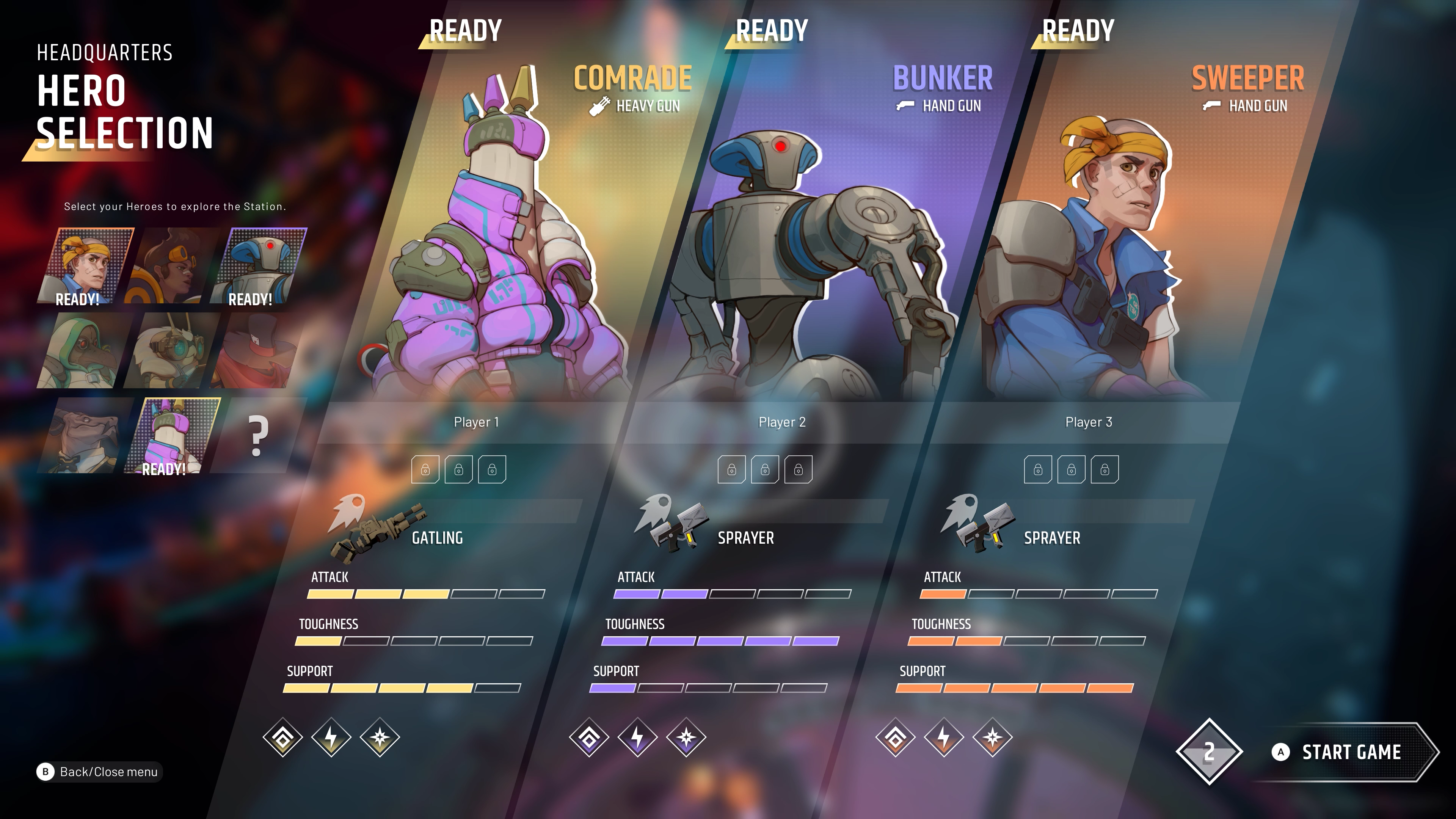Image resolution: width=1456 pixels, height=819 pixels.
Task: Inspect Sweeper's star skill icon
Action: pos(993,737)
